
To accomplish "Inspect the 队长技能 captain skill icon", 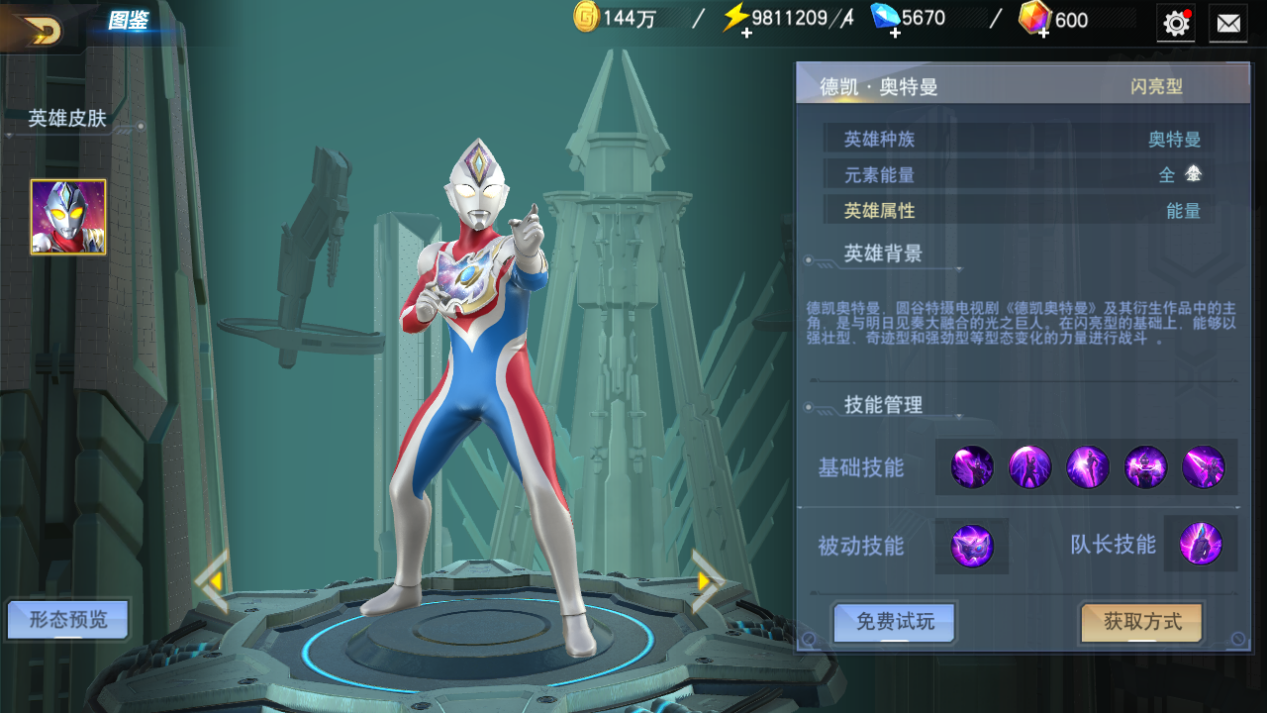I will 1200,545.
